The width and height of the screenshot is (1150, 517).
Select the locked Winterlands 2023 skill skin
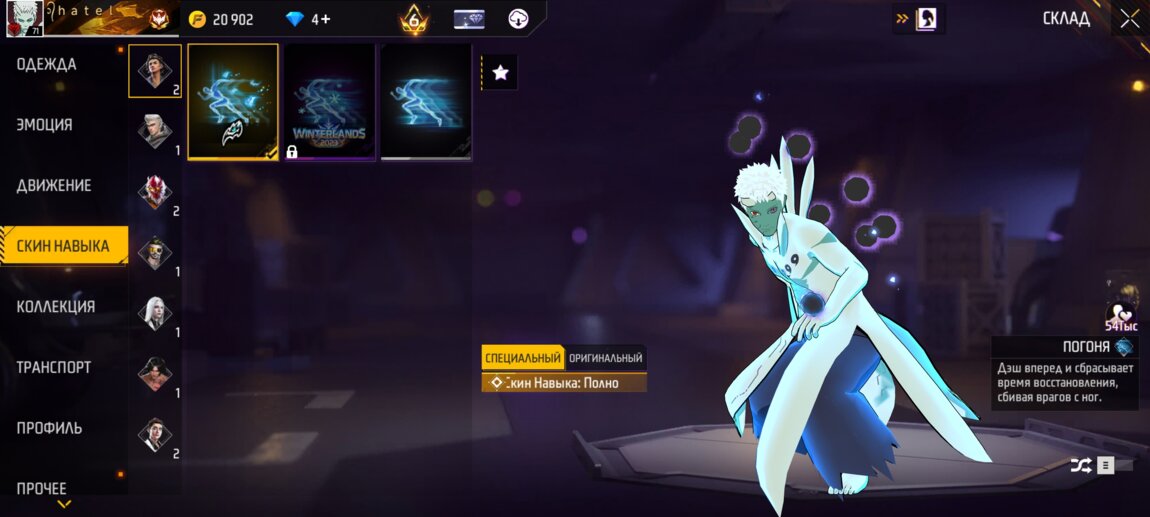(x=329, y=101)
